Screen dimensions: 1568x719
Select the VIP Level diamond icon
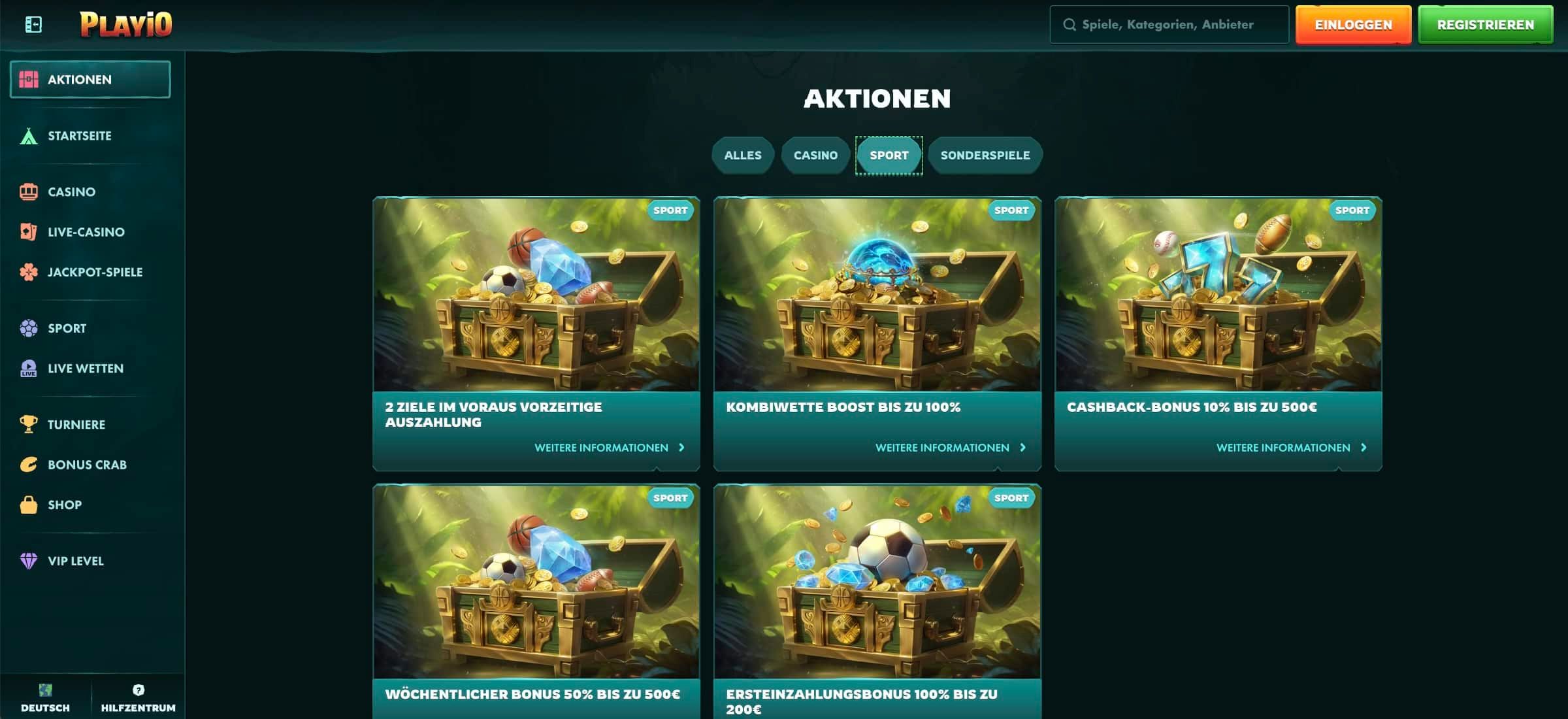(29, 560)
